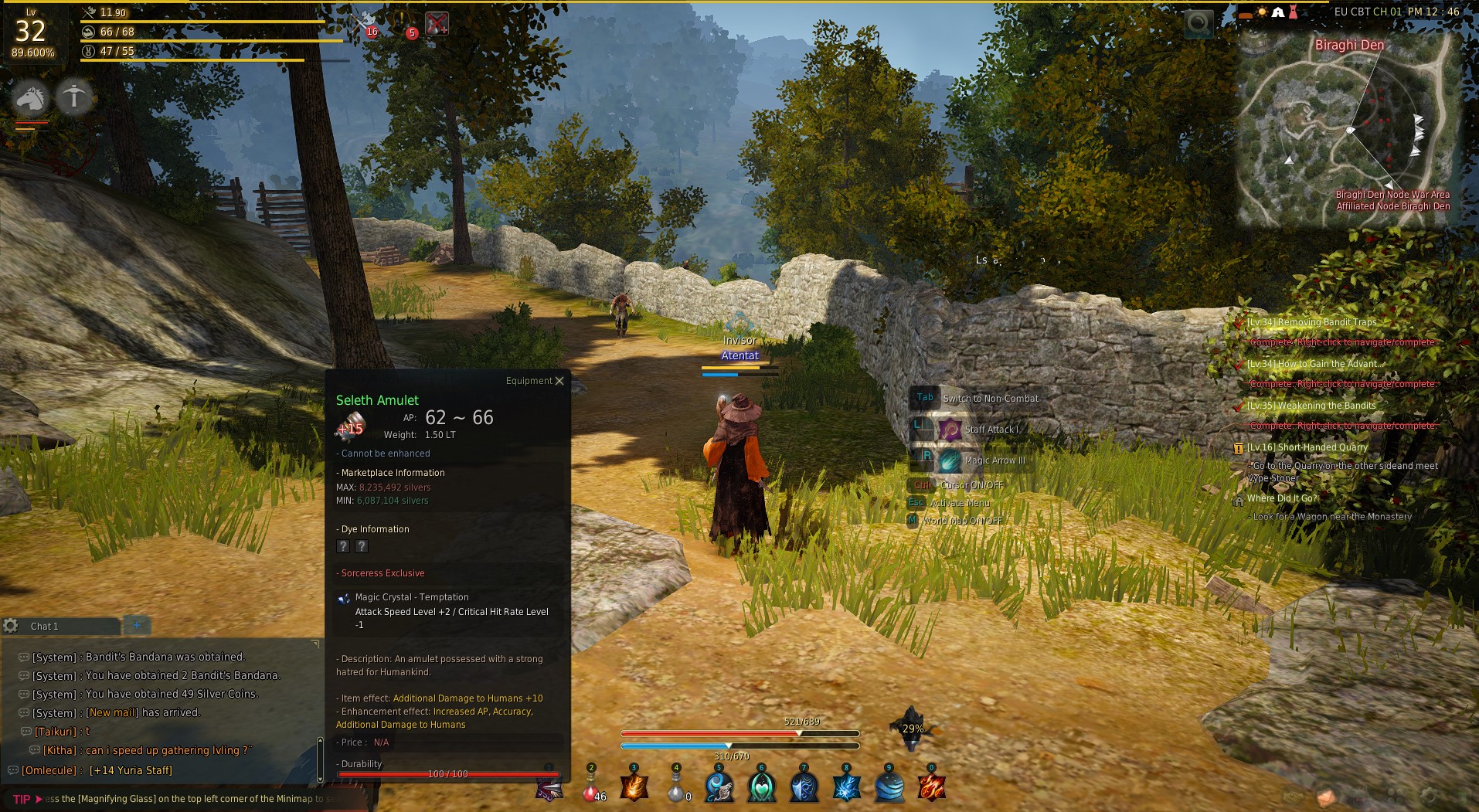Activate the blue lightning skill in slot 8
Viewport: 1479px width, 812px height.
pos(847,787)
